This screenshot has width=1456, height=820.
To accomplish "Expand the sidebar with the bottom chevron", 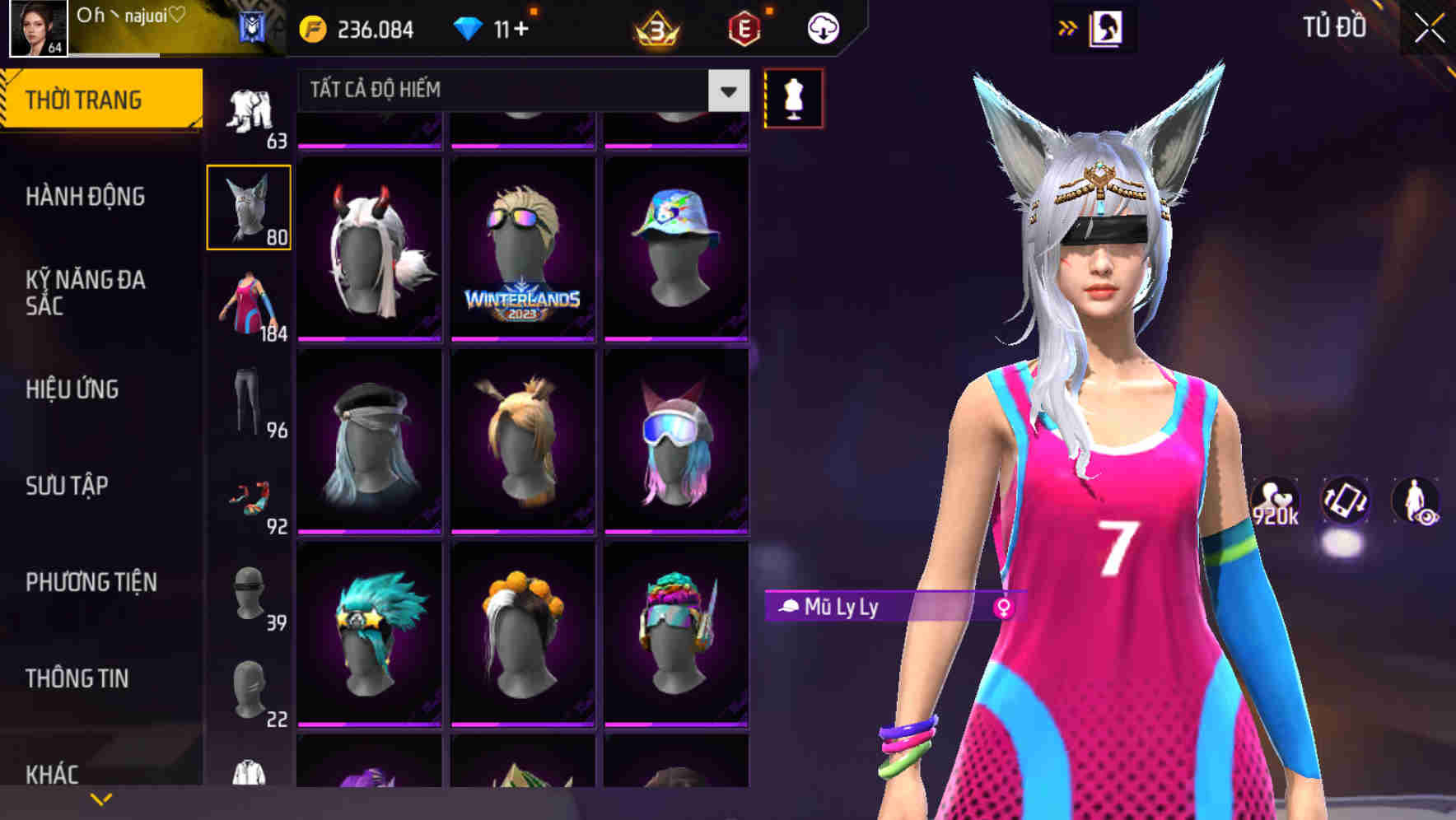I will tap(101, 797).
